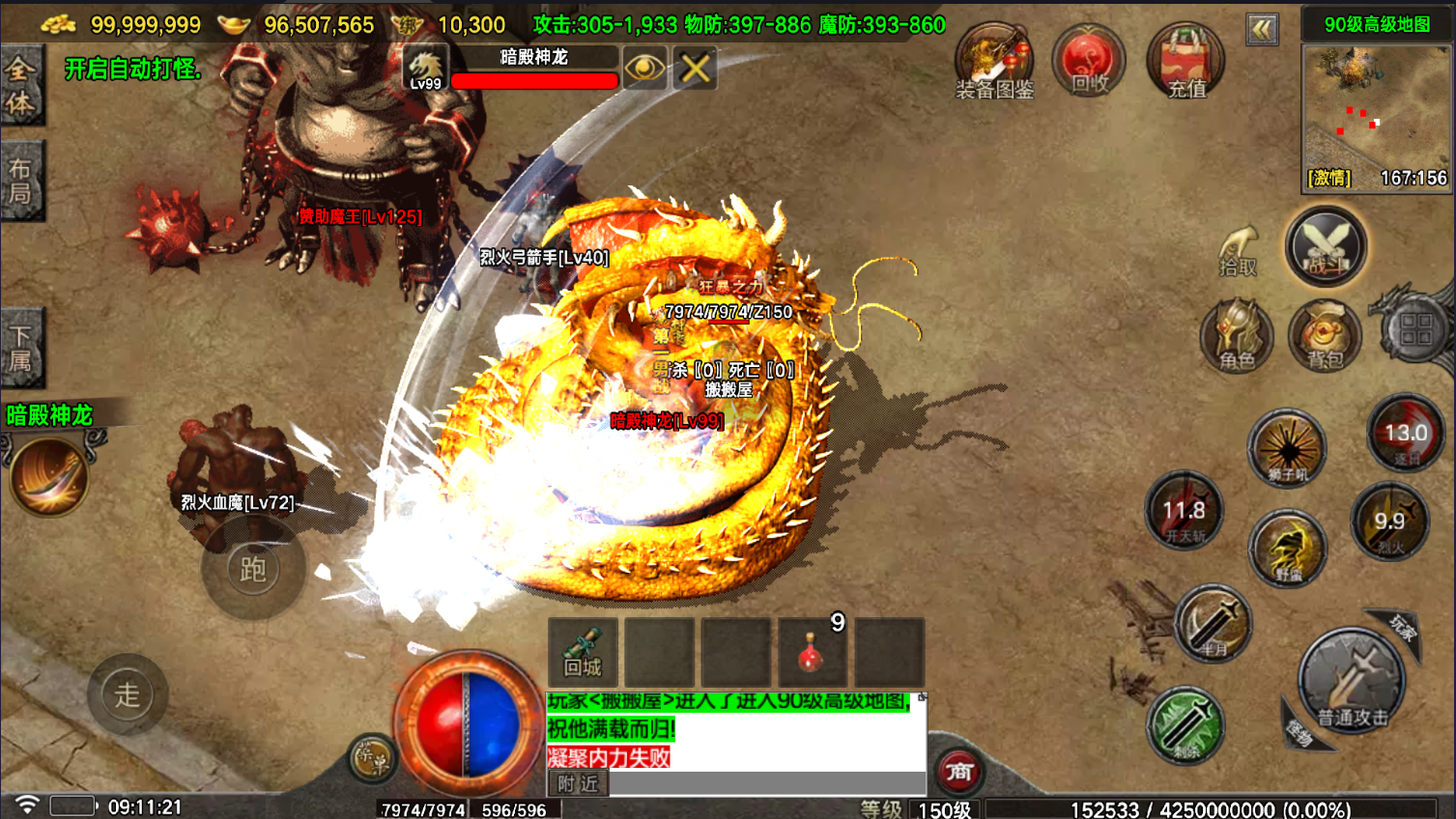Drink the red potion in the hotbar
This screenshot has width=1456, height=819.
[812, 653]
